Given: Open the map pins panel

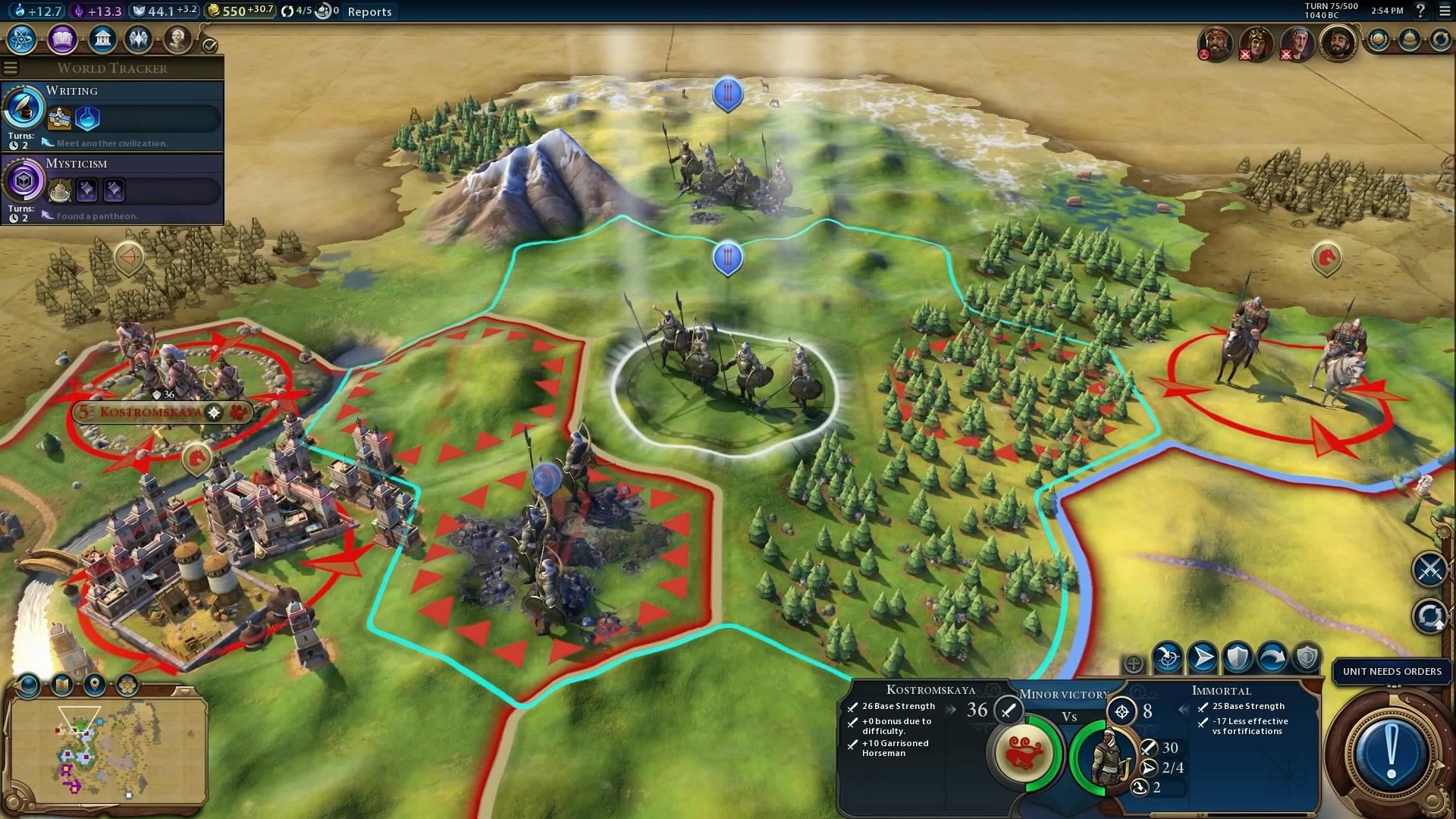Looking at the screenshot, I should 95,686.
